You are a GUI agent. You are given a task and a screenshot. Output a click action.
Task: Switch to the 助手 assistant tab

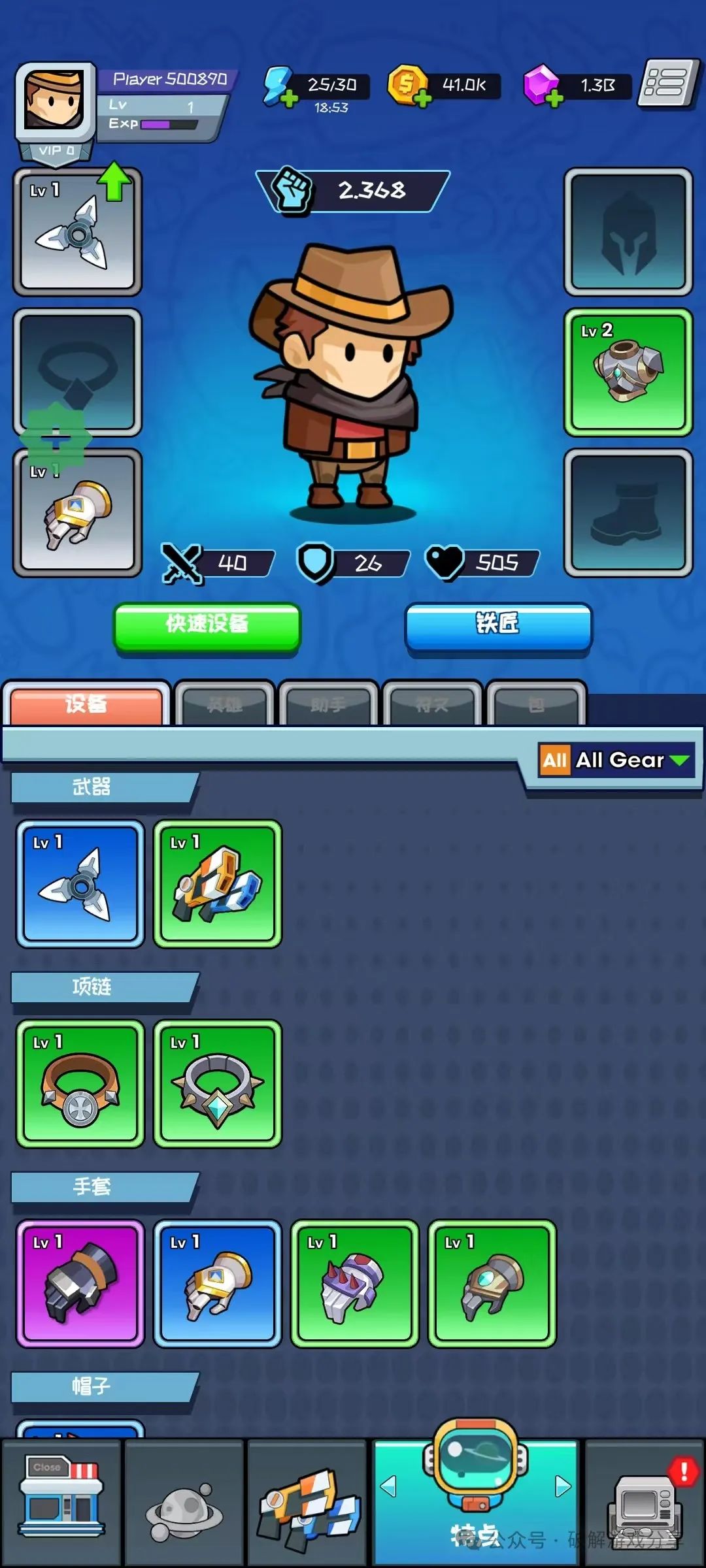click(x=328, y=704)
